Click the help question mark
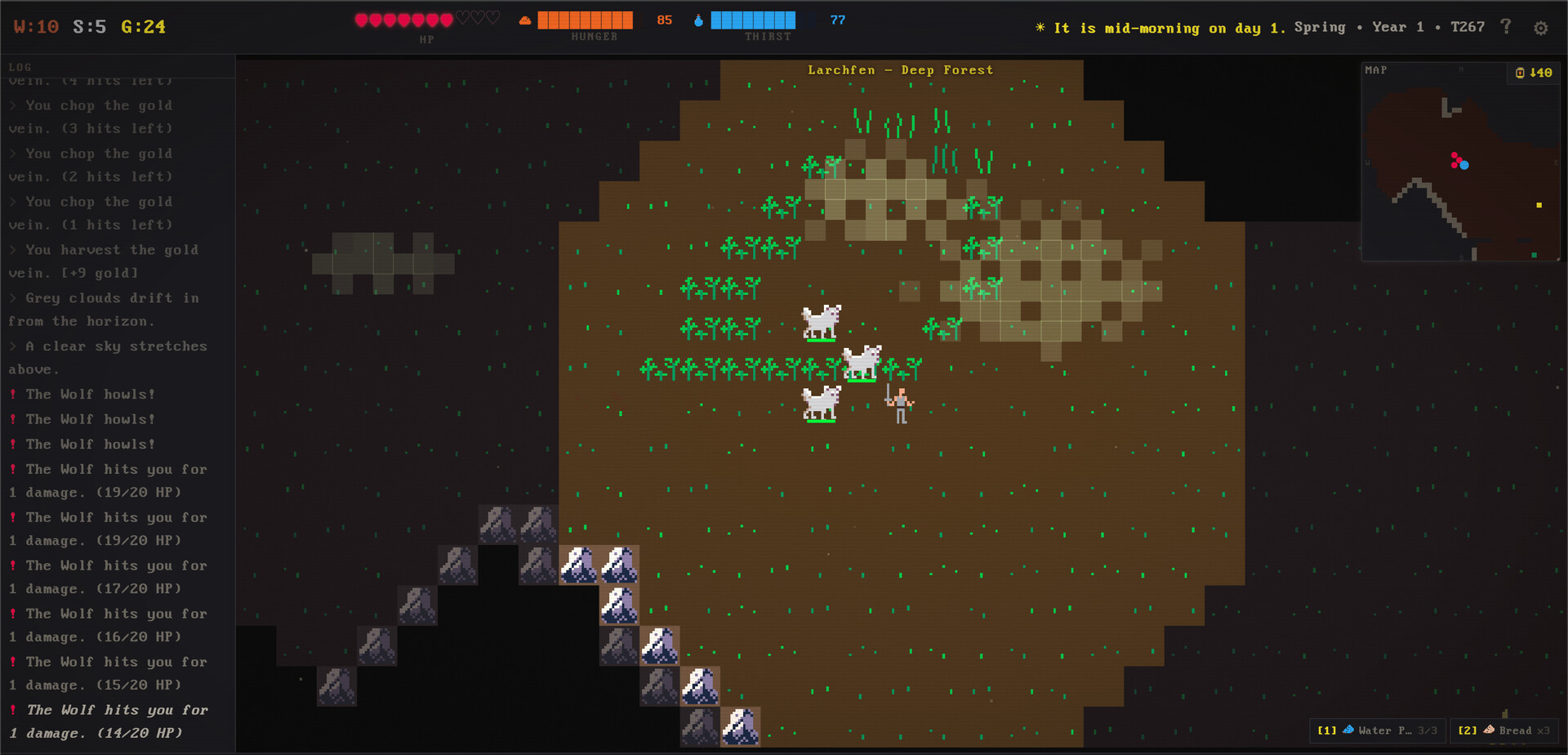Screen dimensions: 1568x755 pos(1507,26)
